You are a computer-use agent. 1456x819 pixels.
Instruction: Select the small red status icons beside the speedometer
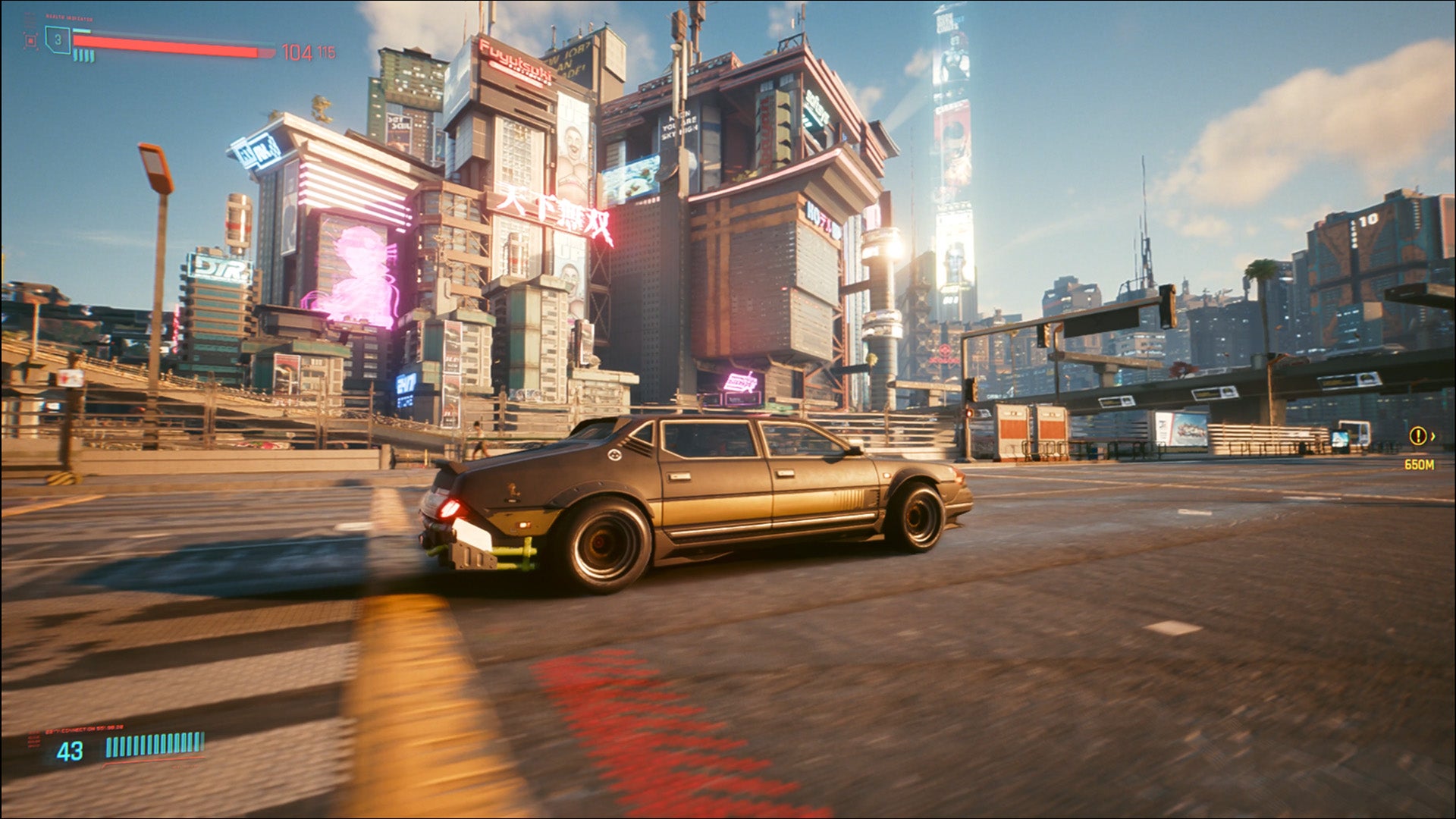point(35,739)
